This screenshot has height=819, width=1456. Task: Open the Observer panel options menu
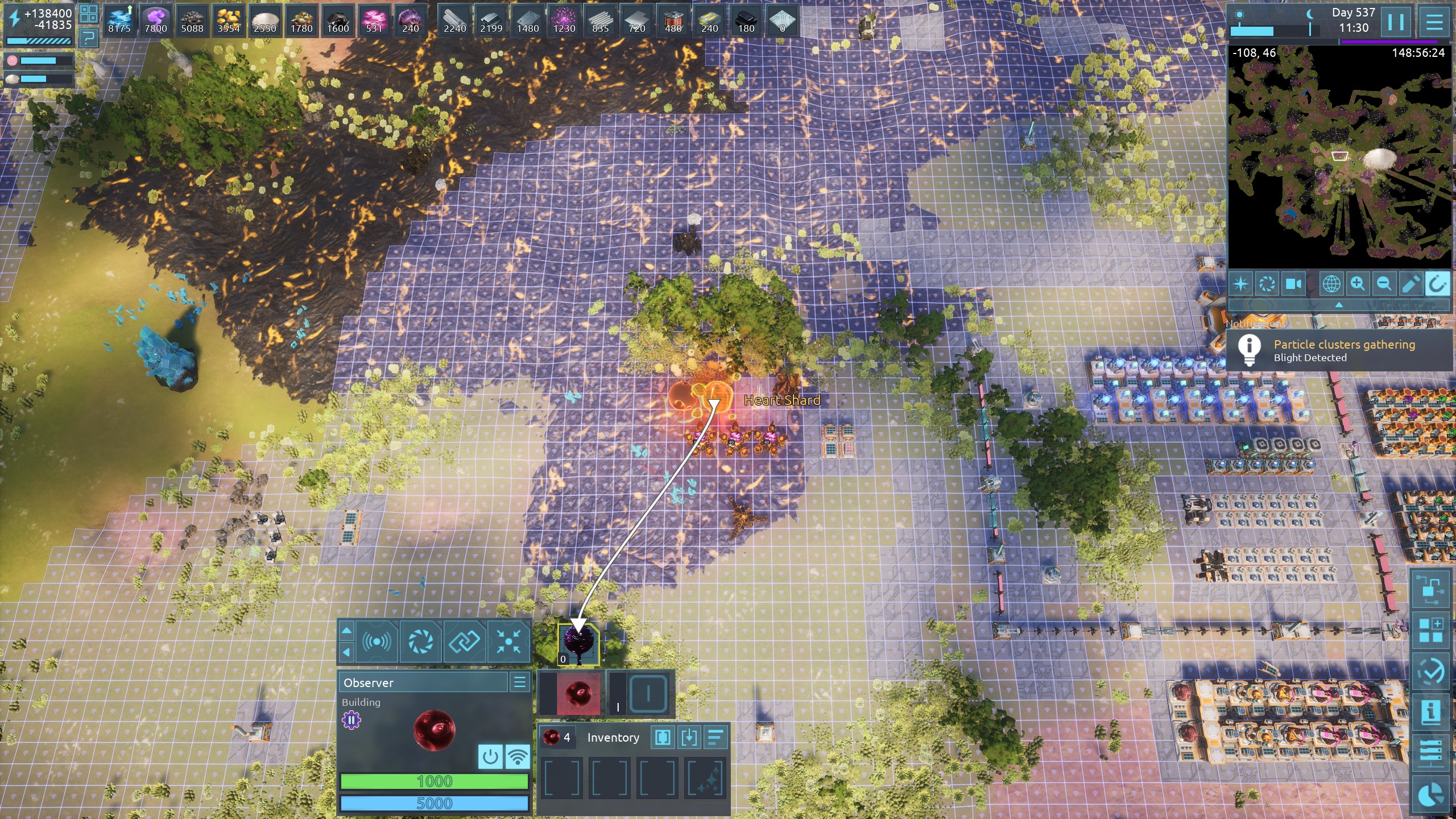[520, 682]
